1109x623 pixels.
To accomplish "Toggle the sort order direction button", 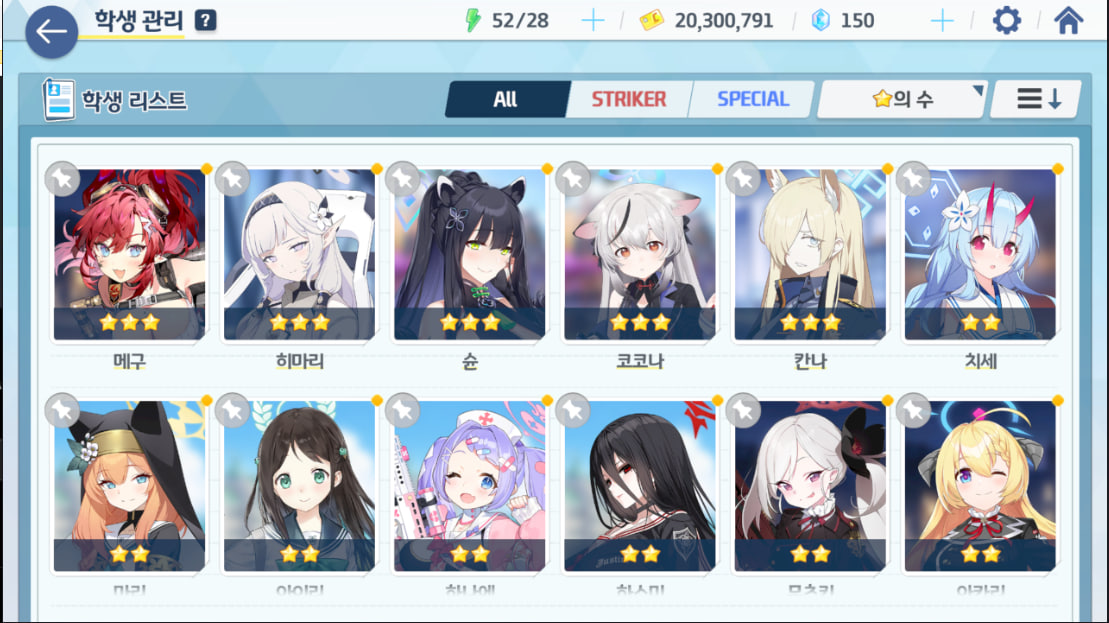I will (x=1036, y=99).
